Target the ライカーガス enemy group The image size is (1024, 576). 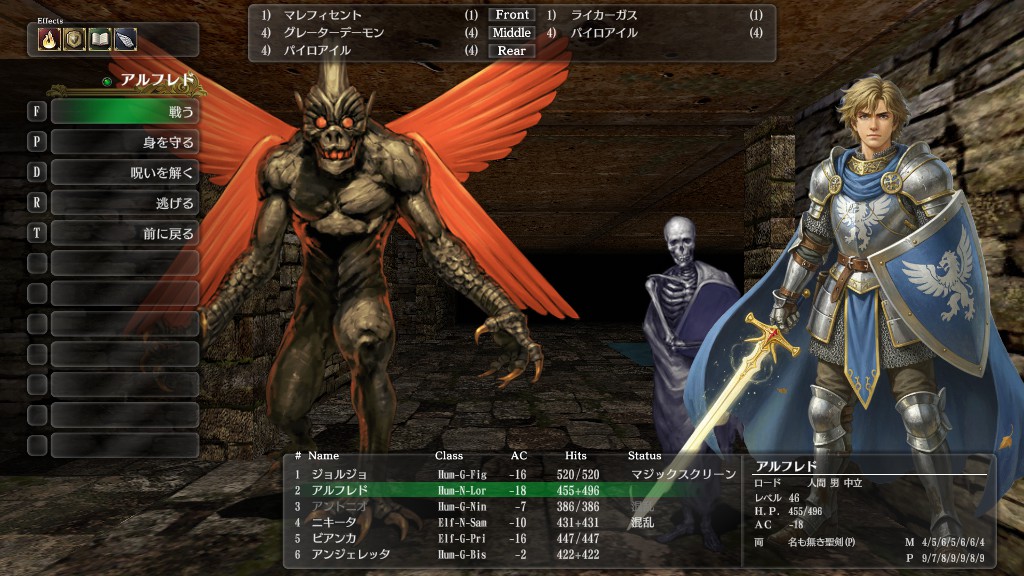pyautogui.click(x=604, y=15)
